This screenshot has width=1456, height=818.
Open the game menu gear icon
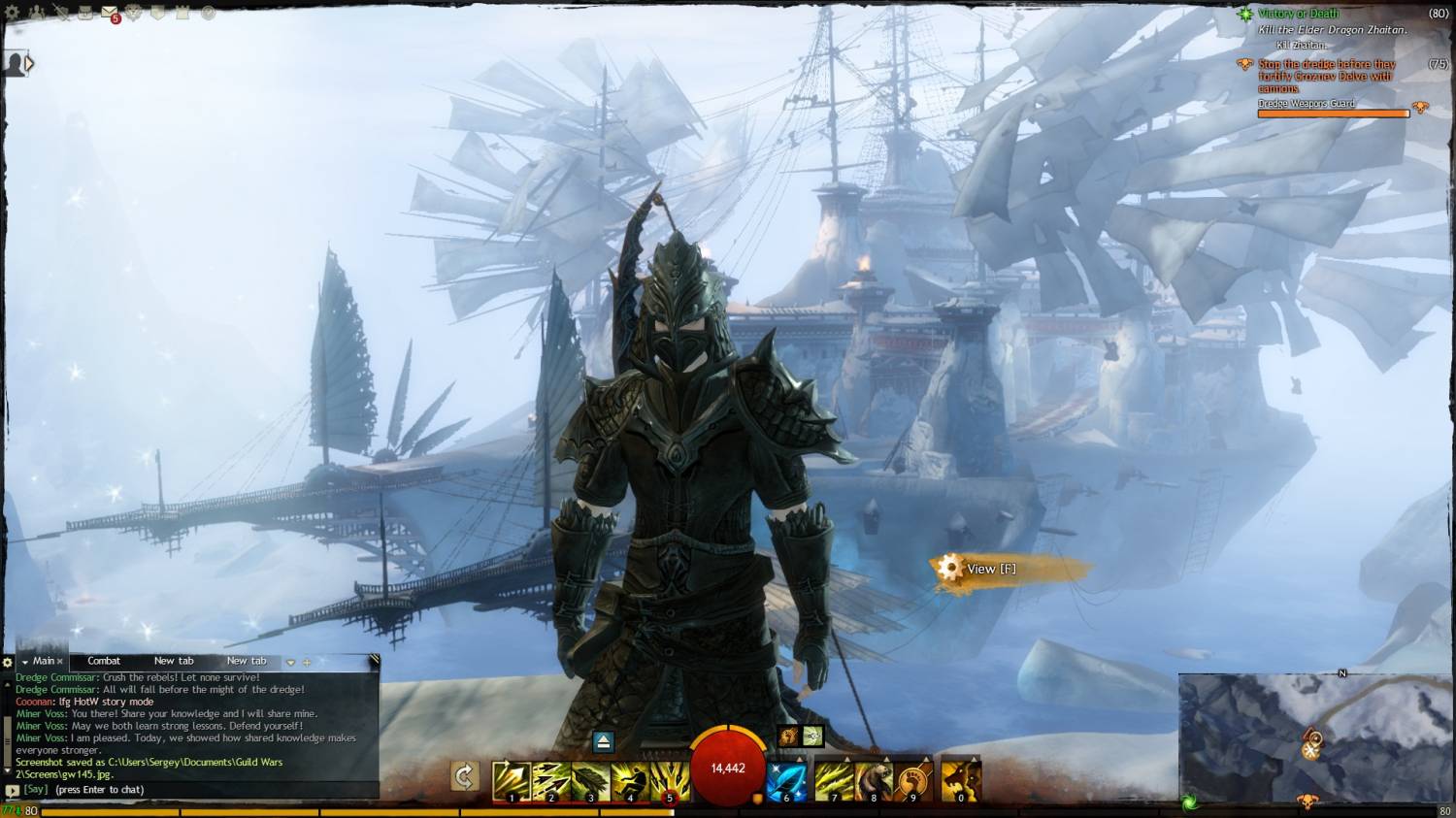click(13, 13)
